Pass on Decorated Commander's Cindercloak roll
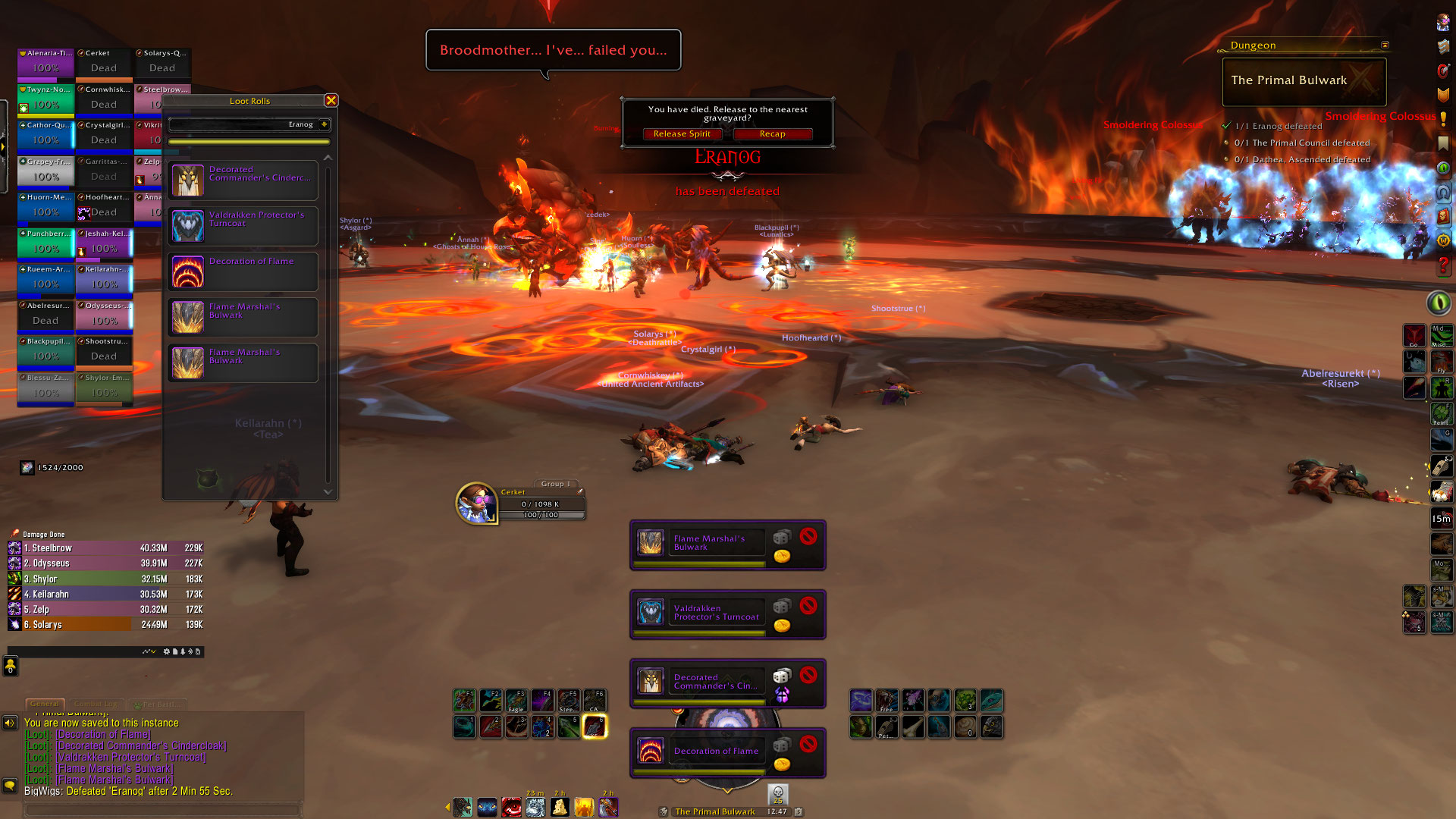Screen dimensions: 1456x819 pos(808,675)
